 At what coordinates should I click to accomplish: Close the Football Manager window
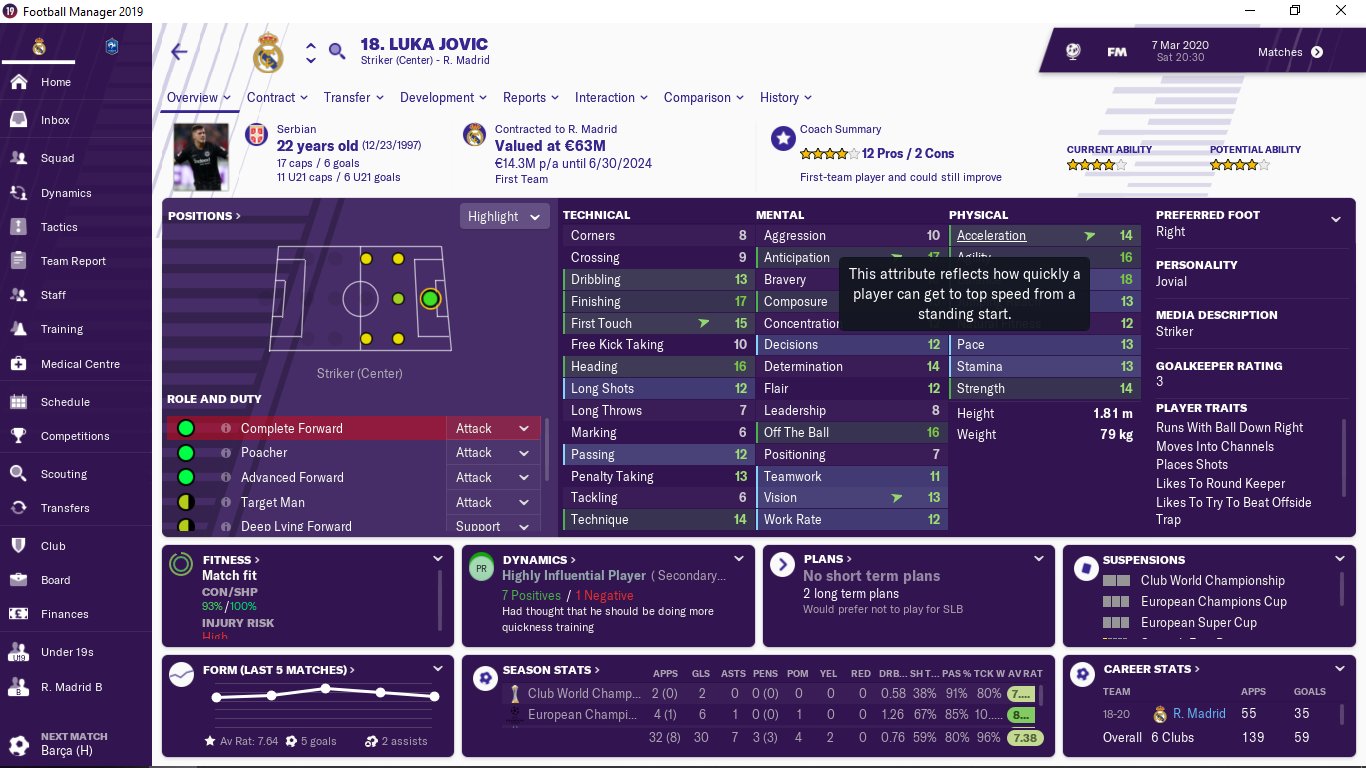1341,11
